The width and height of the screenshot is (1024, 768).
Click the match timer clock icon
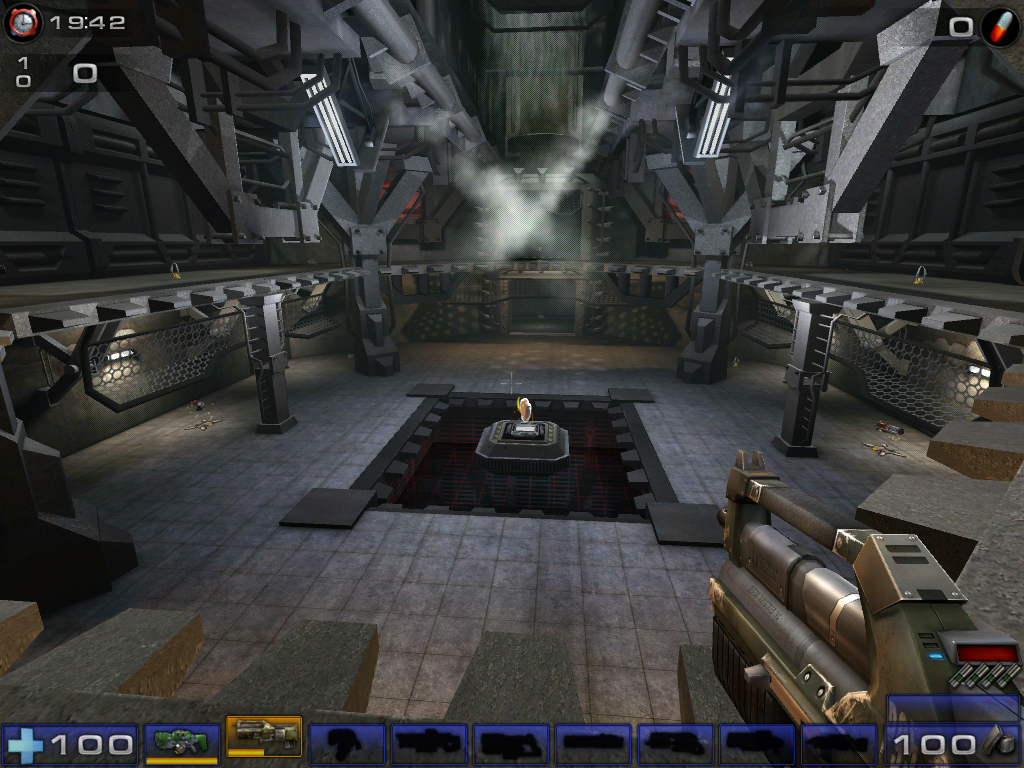[x=22, y=23]
